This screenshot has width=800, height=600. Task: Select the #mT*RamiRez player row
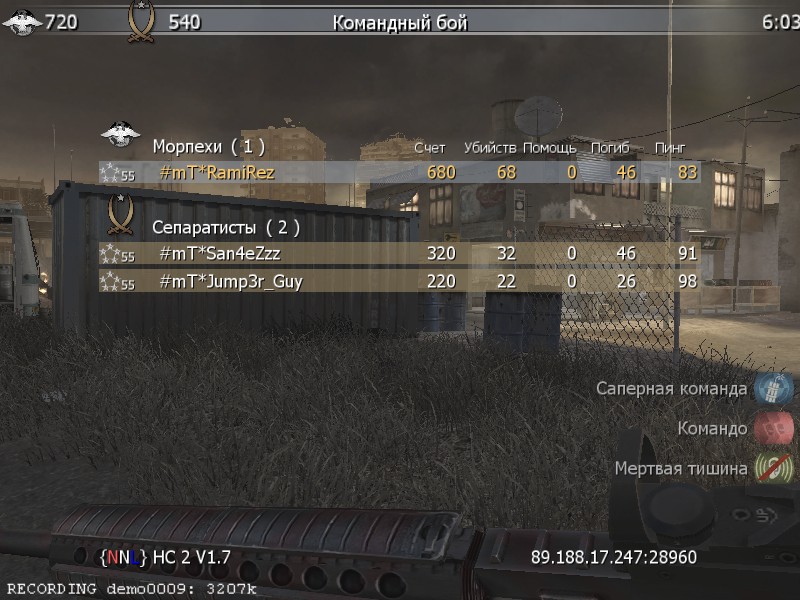400,173
